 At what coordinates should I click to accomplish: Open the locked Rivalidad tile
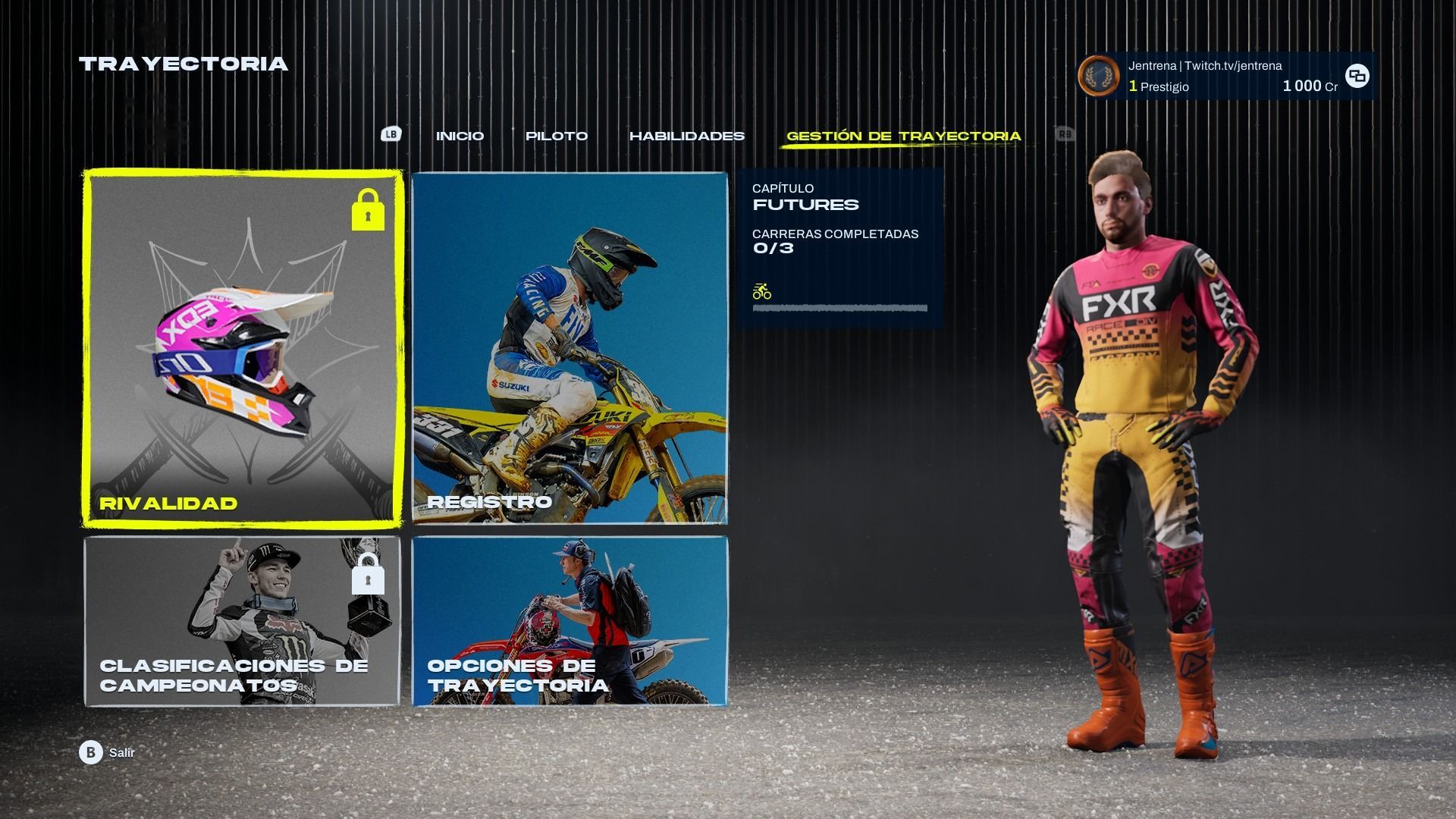point(243,347)
